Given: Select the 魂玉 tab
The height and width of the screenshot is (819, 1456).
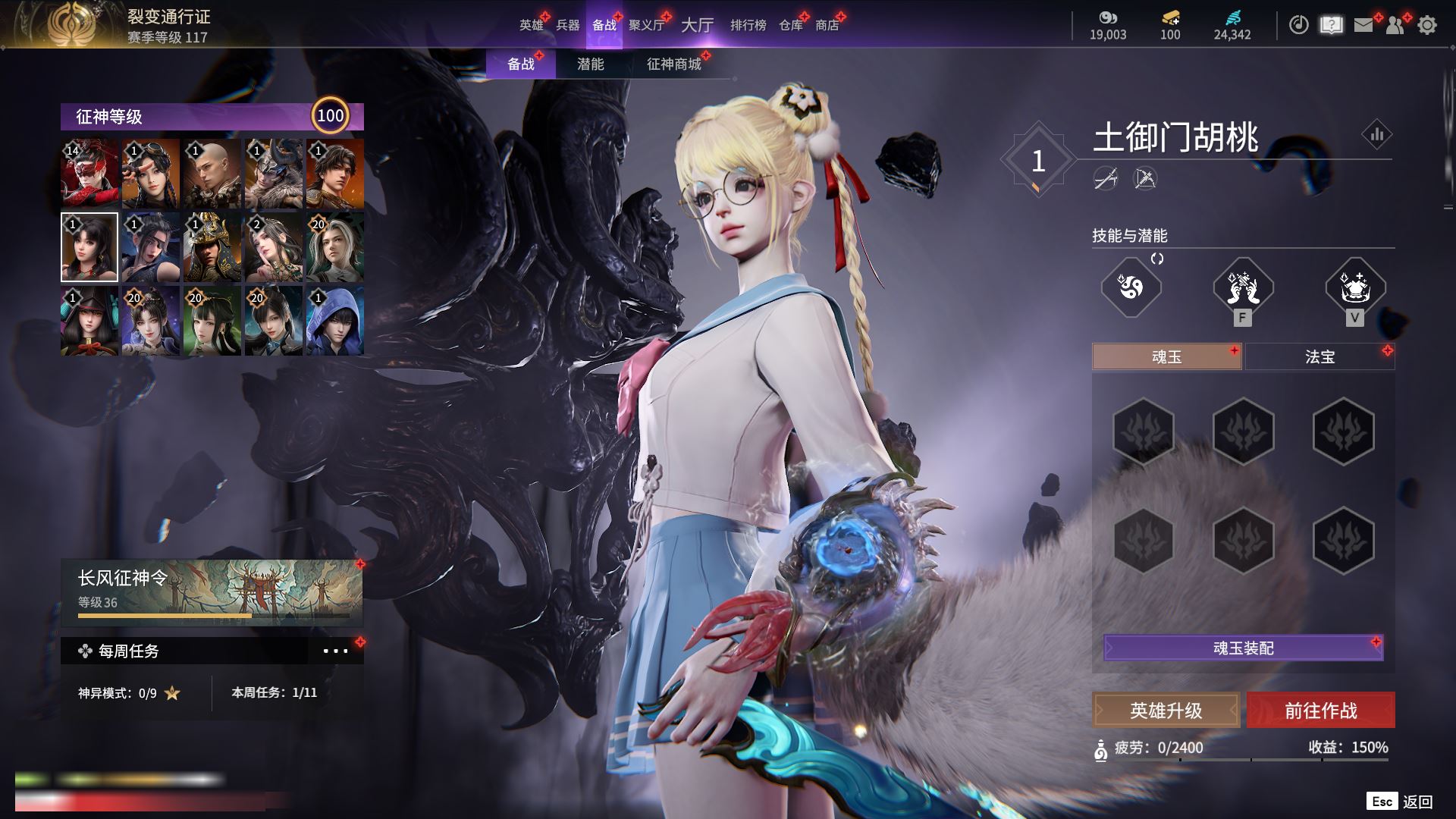Looking at the screenshot, I should [x=1166, y=356].
